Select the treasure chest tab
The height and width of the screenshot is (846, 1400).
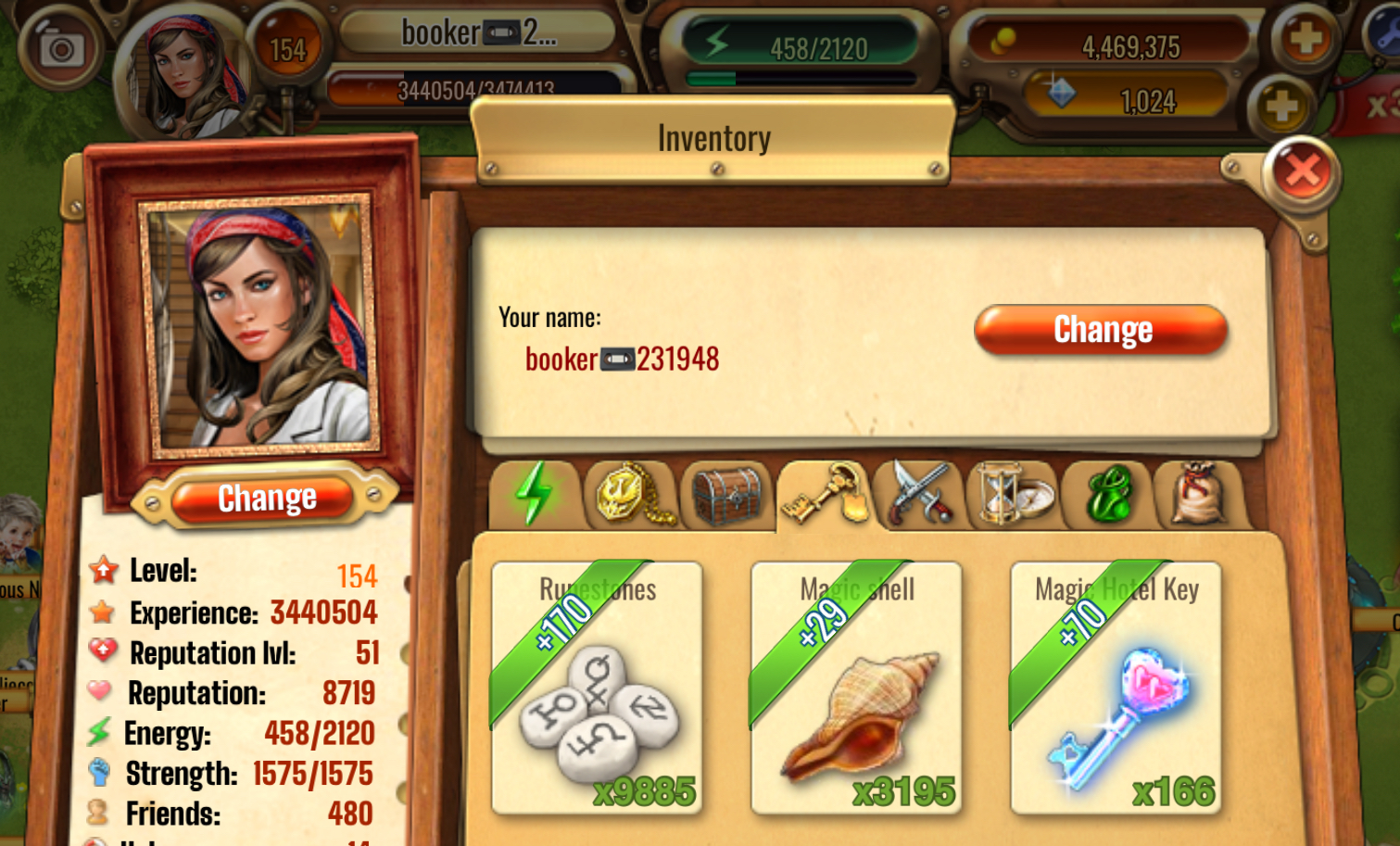point(726,496)
